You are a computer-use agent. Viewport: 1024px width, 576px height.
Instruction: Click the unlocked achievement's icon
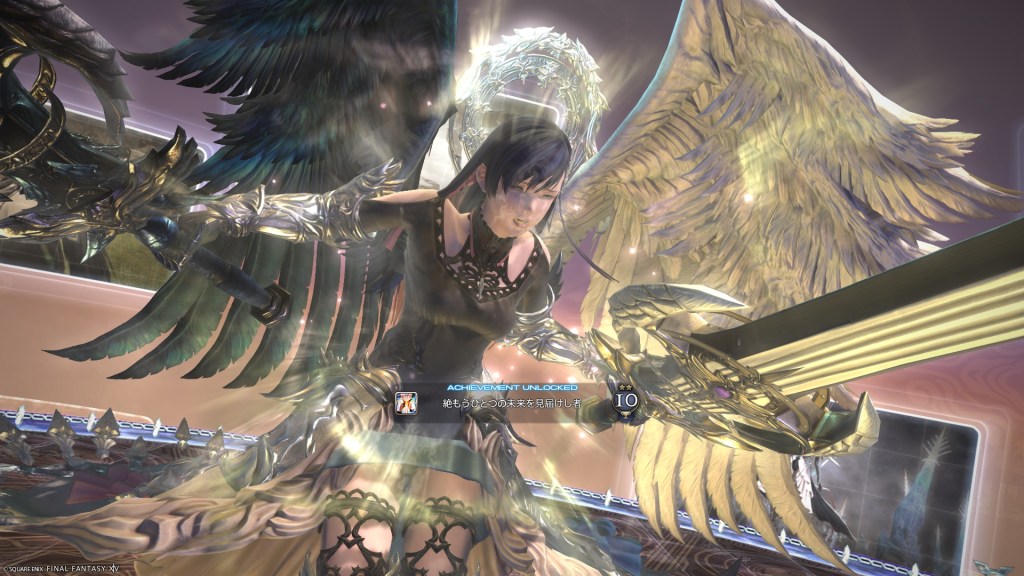(x=407, y=402)
